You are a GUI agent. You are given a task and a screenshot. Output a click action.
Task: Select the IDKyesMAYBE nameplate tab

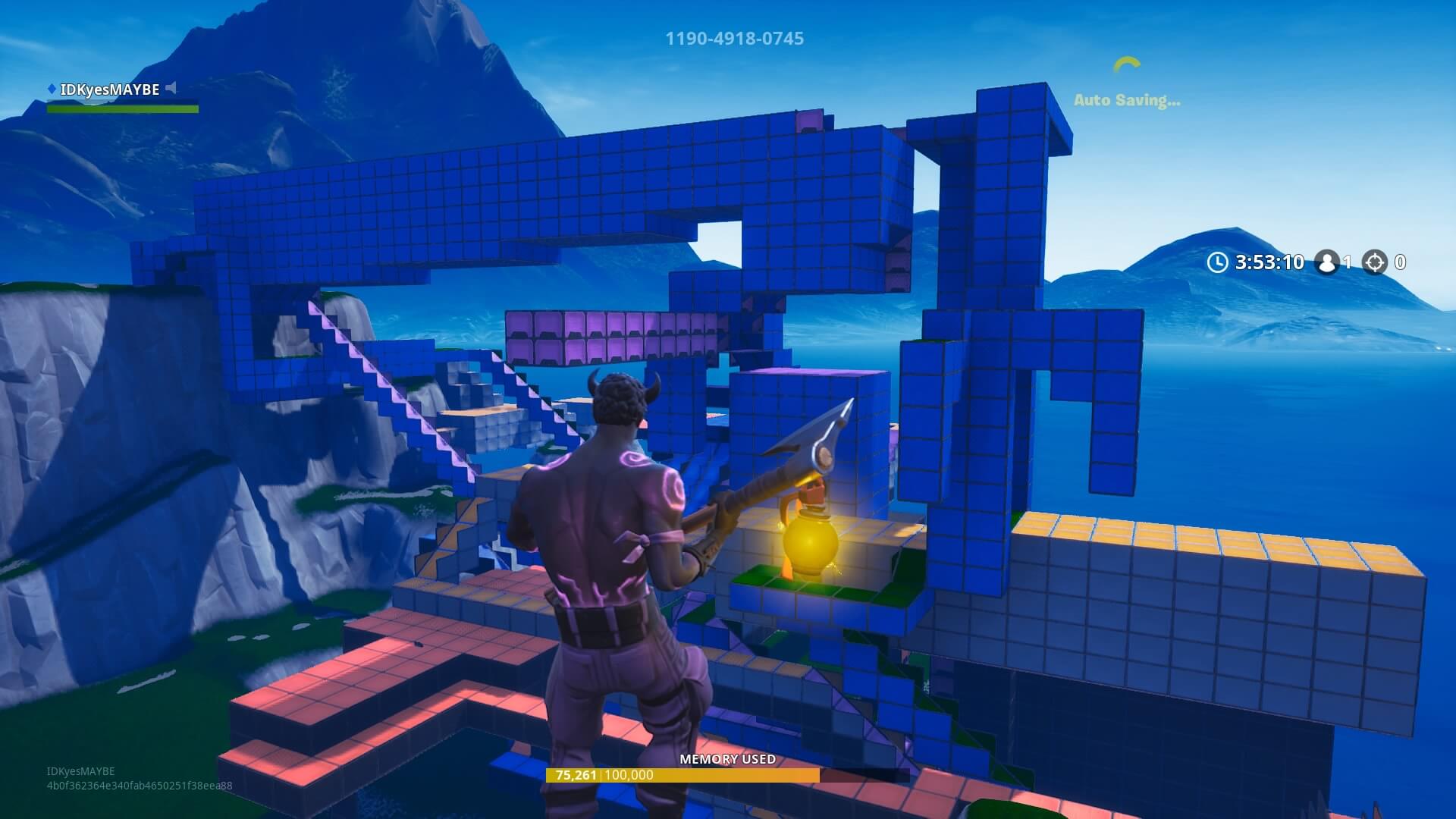pyautogui.click(x=111, y=88)
